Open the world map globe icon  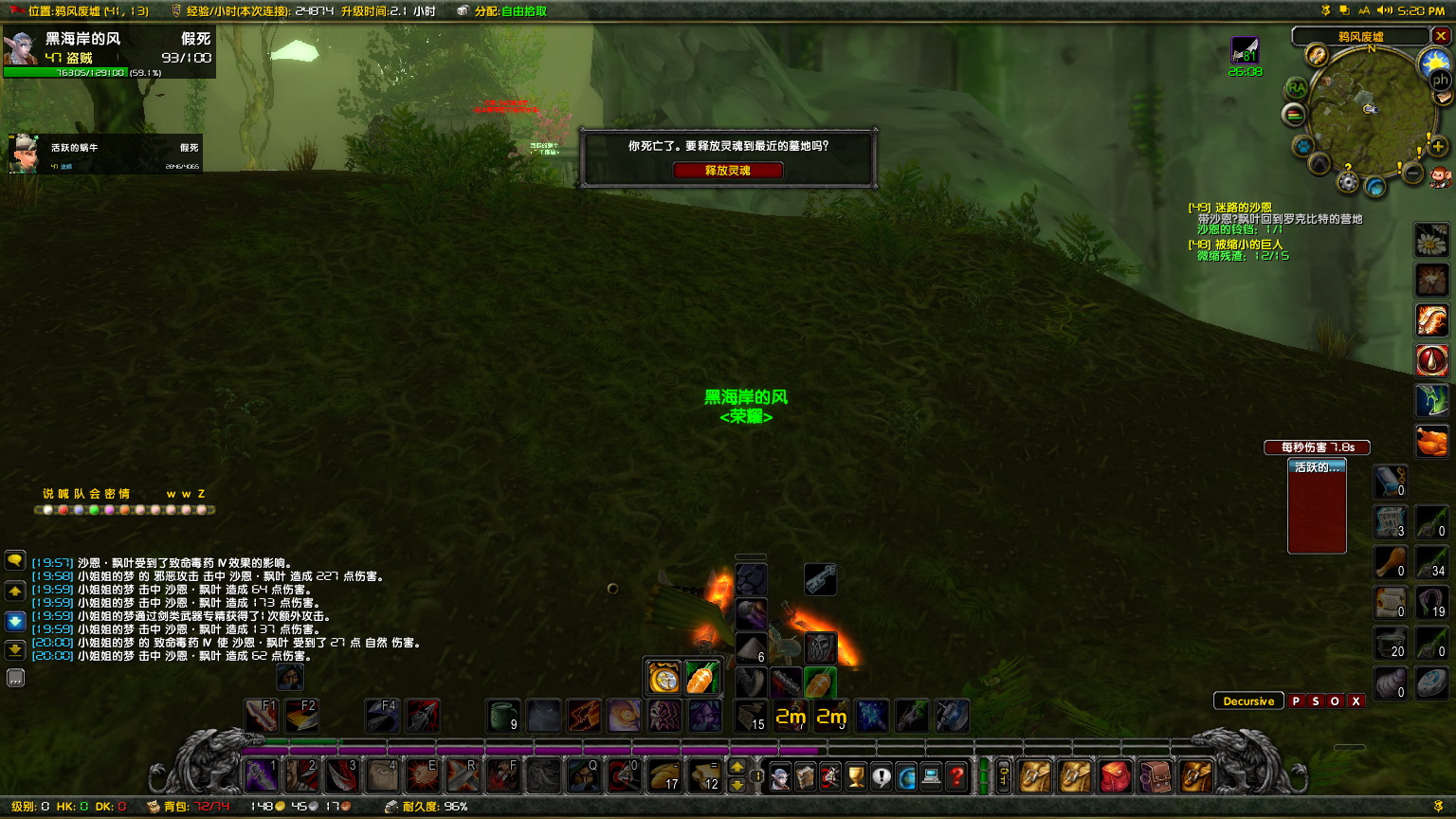[906, 776]
